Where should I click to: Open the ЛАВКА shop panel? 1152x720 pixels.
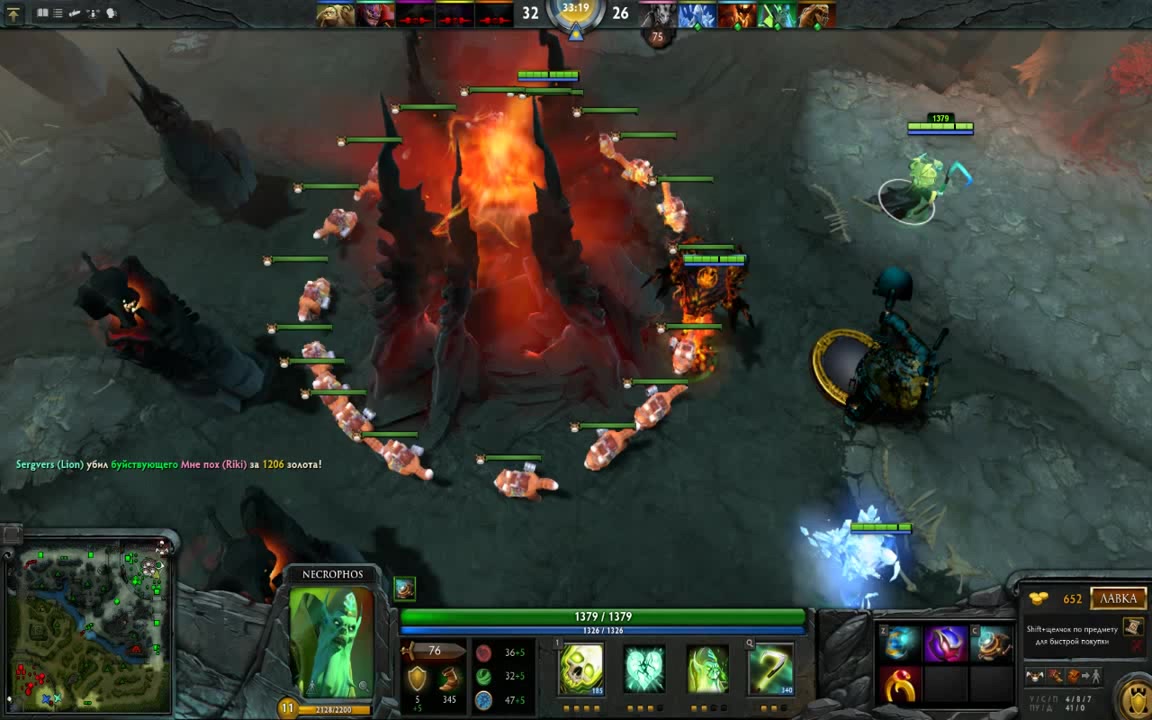[x=1118, y=598]
